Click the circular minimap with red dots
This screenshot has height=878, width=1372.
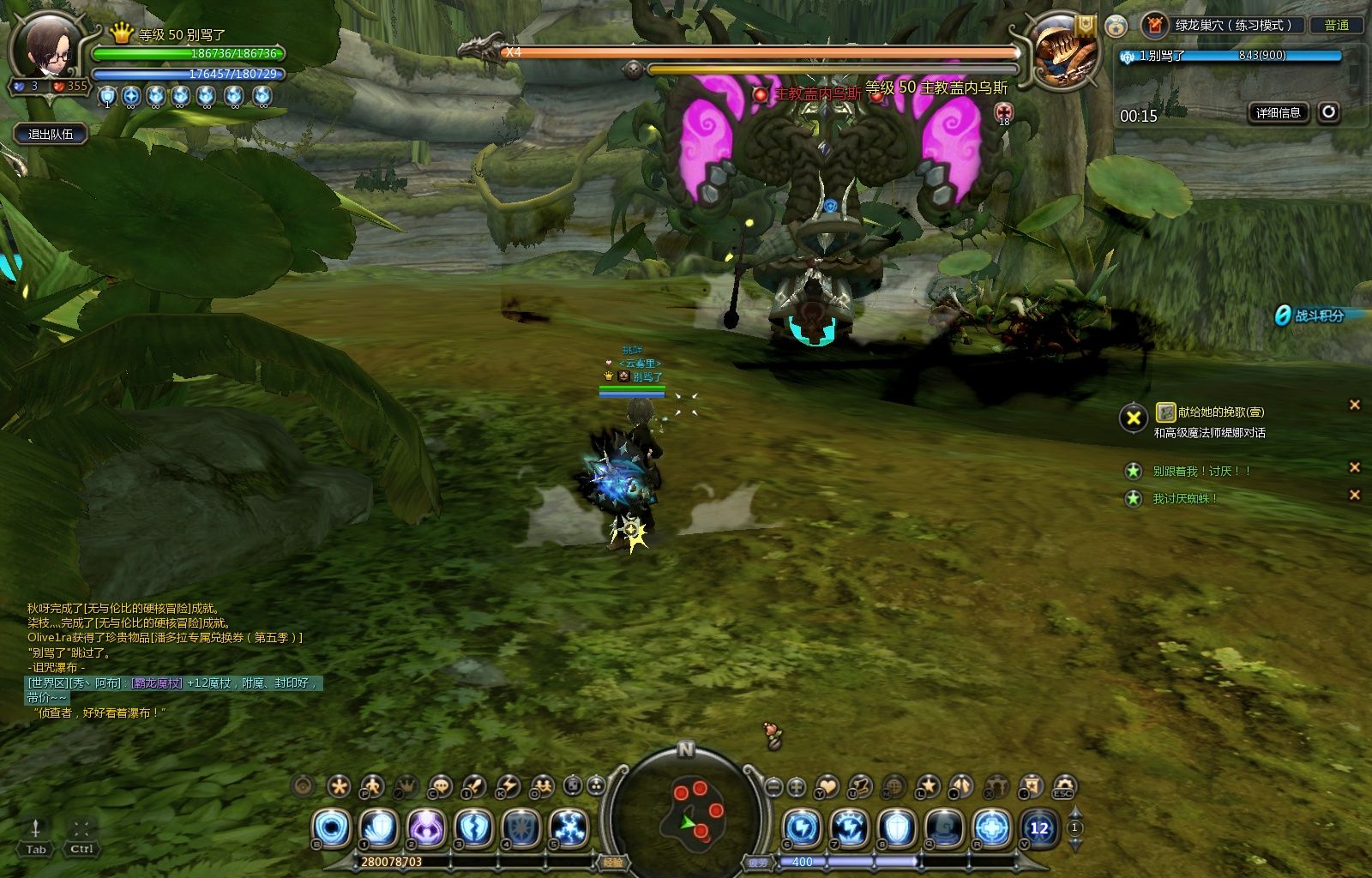pyautogui.click(x=688, y=811)
